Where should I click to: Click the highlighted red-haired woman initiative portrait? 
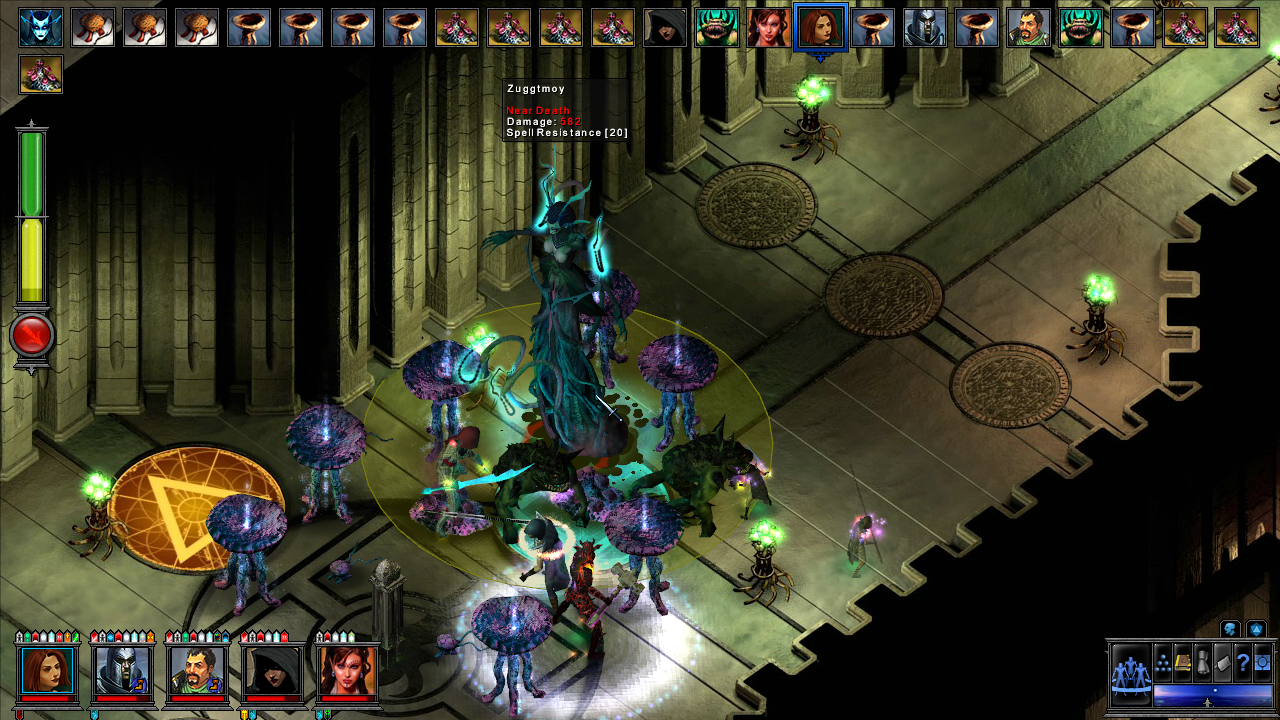(x=821, y=27)
